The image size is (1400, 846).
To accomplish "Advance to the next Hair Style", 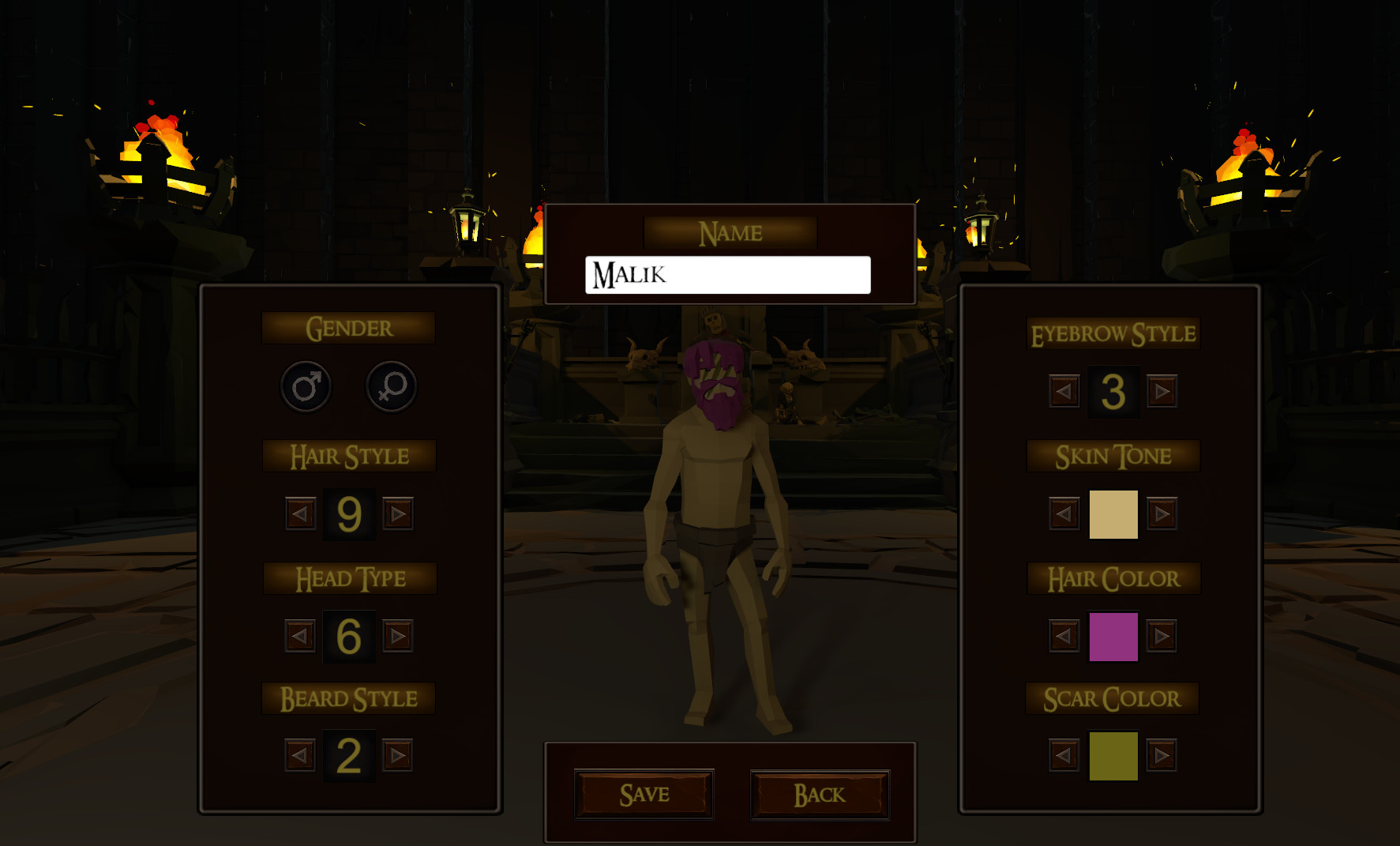I will pyautogui.click(x=398, y=513).
